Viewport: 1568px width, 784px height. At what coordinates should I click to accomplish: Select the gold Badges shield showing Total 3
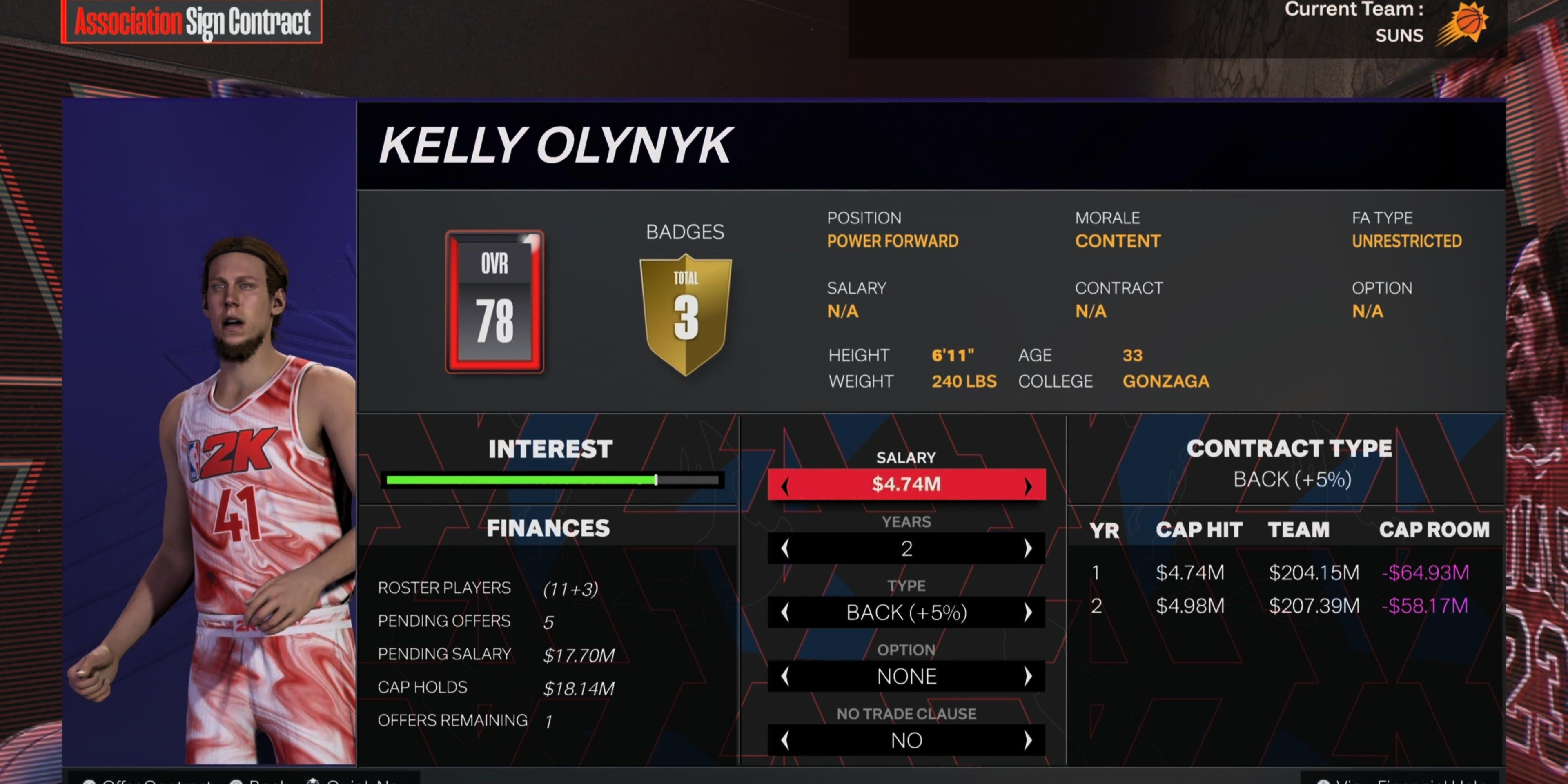click(x=686, y=310)
